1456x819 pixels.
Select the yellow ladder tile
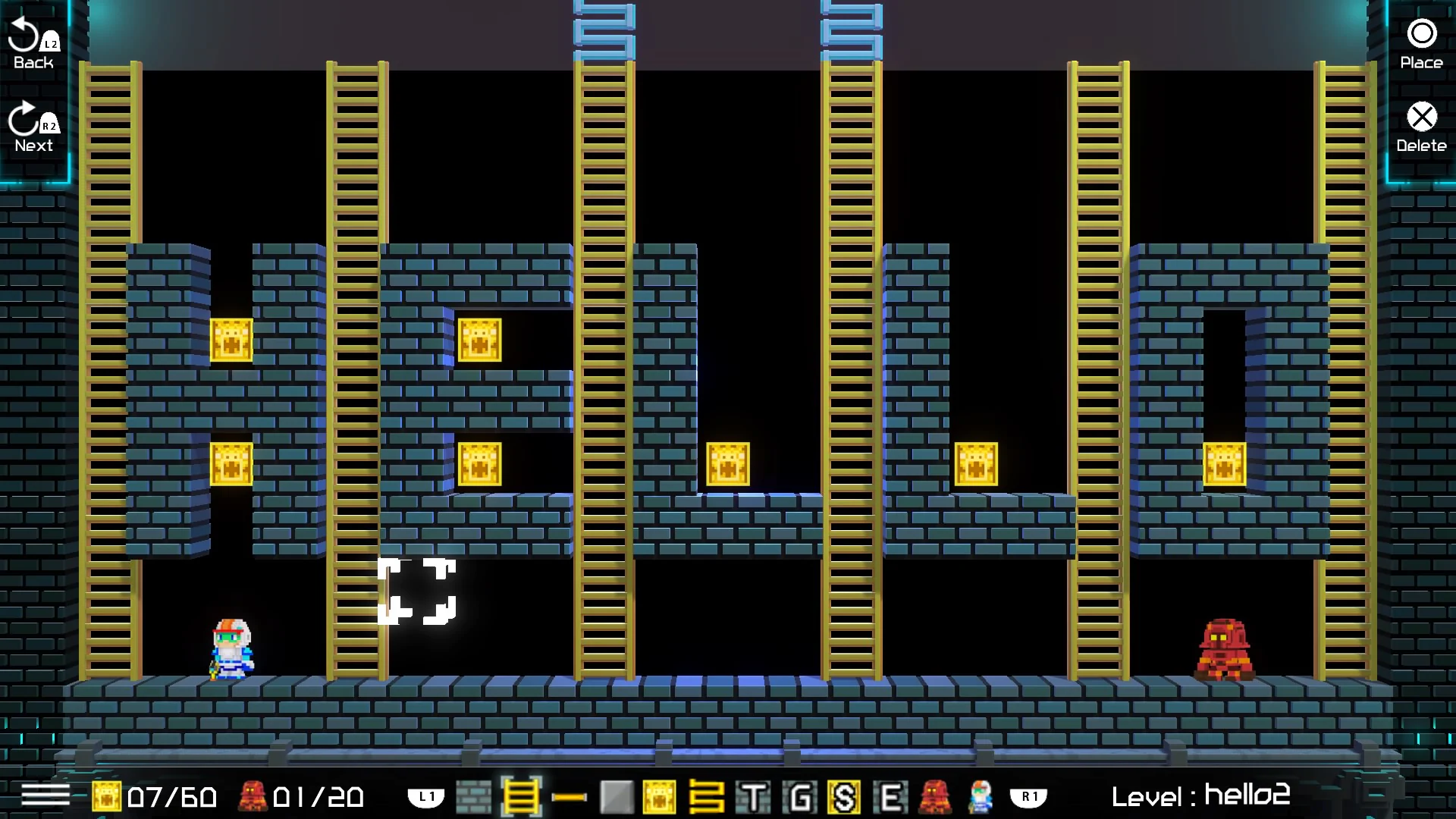[x=521, y=796]
